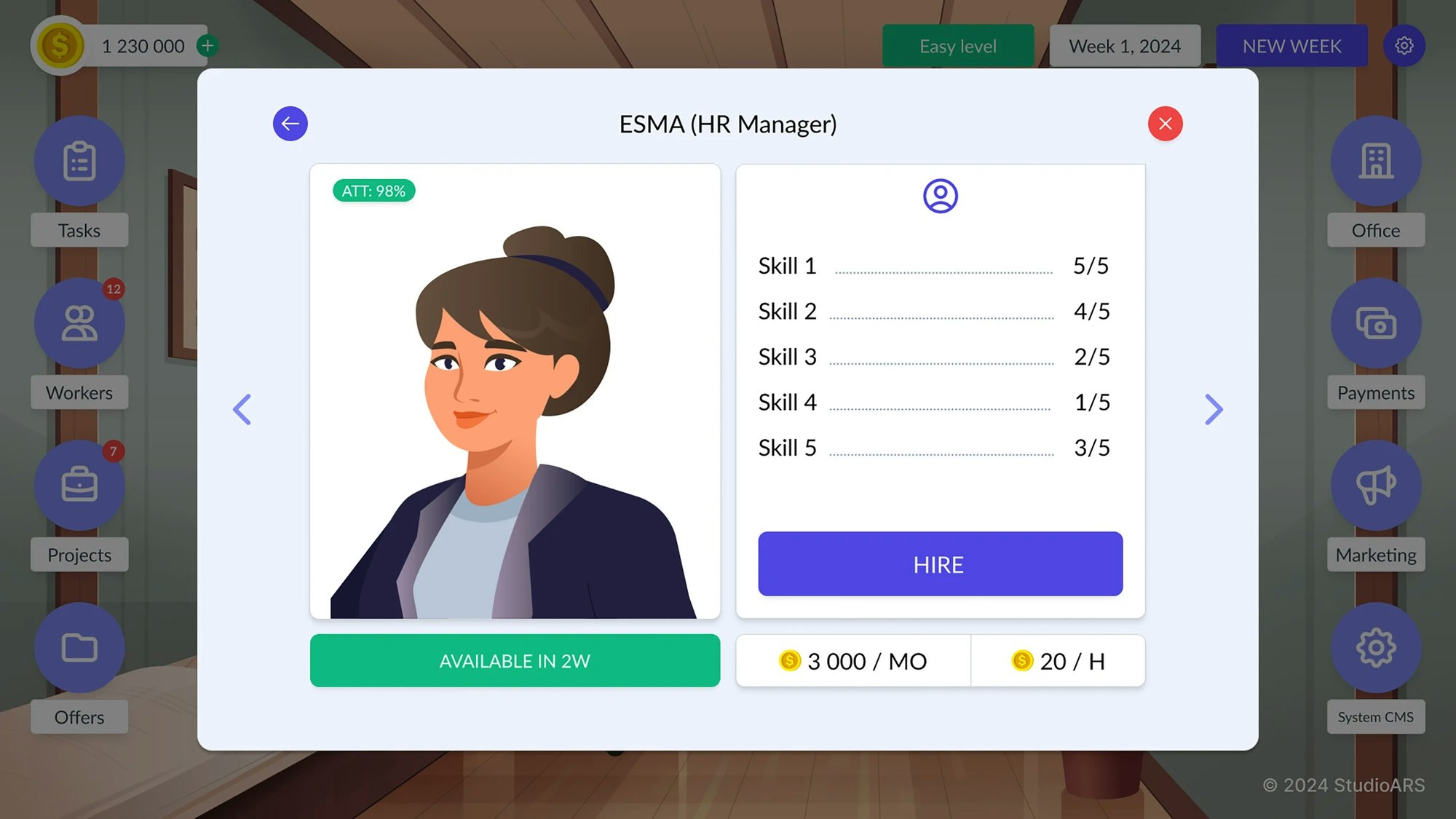
Task: Go to the previous candidate
Action: [242, 409]
